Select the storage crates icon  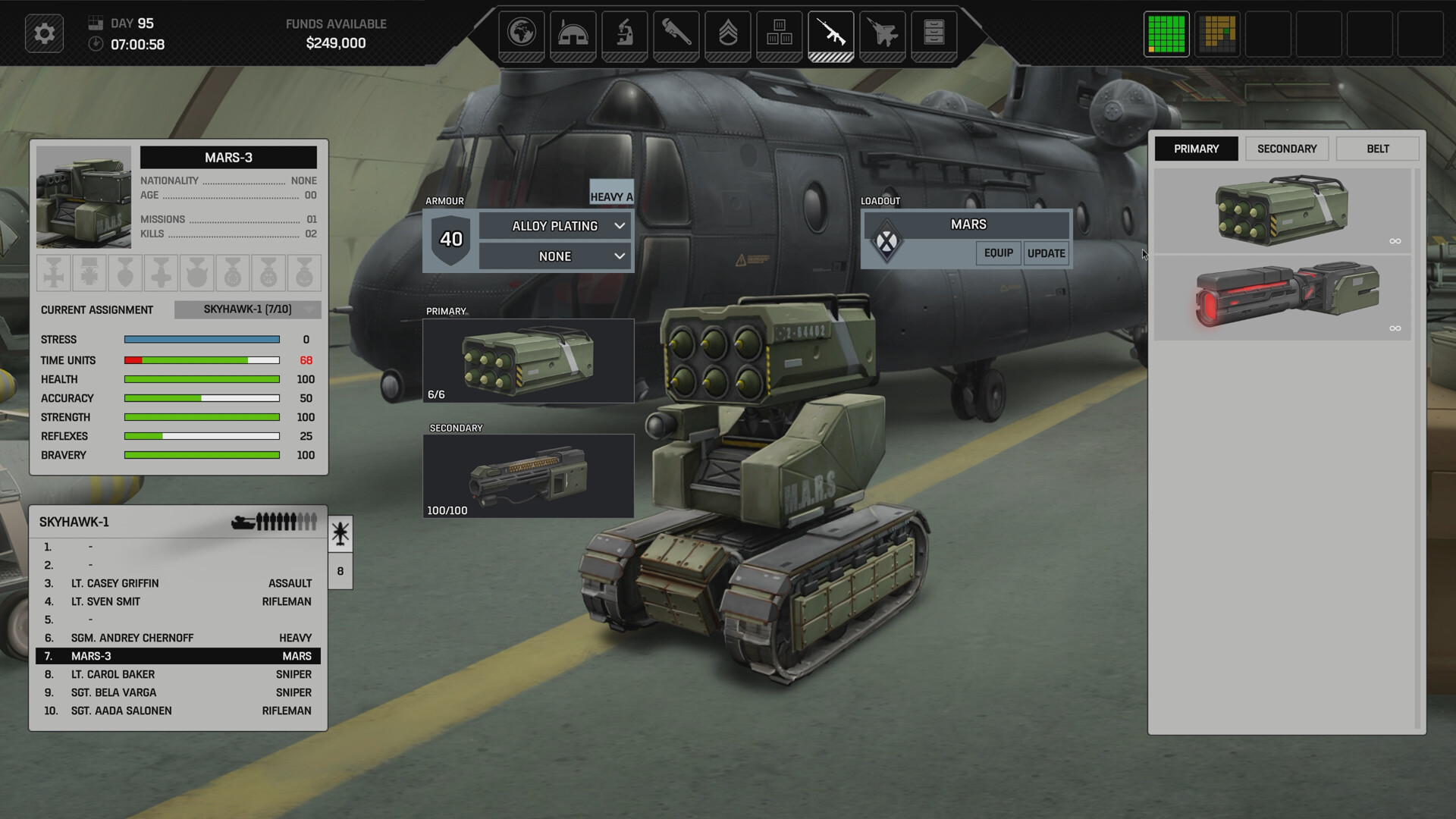(780, 32)
